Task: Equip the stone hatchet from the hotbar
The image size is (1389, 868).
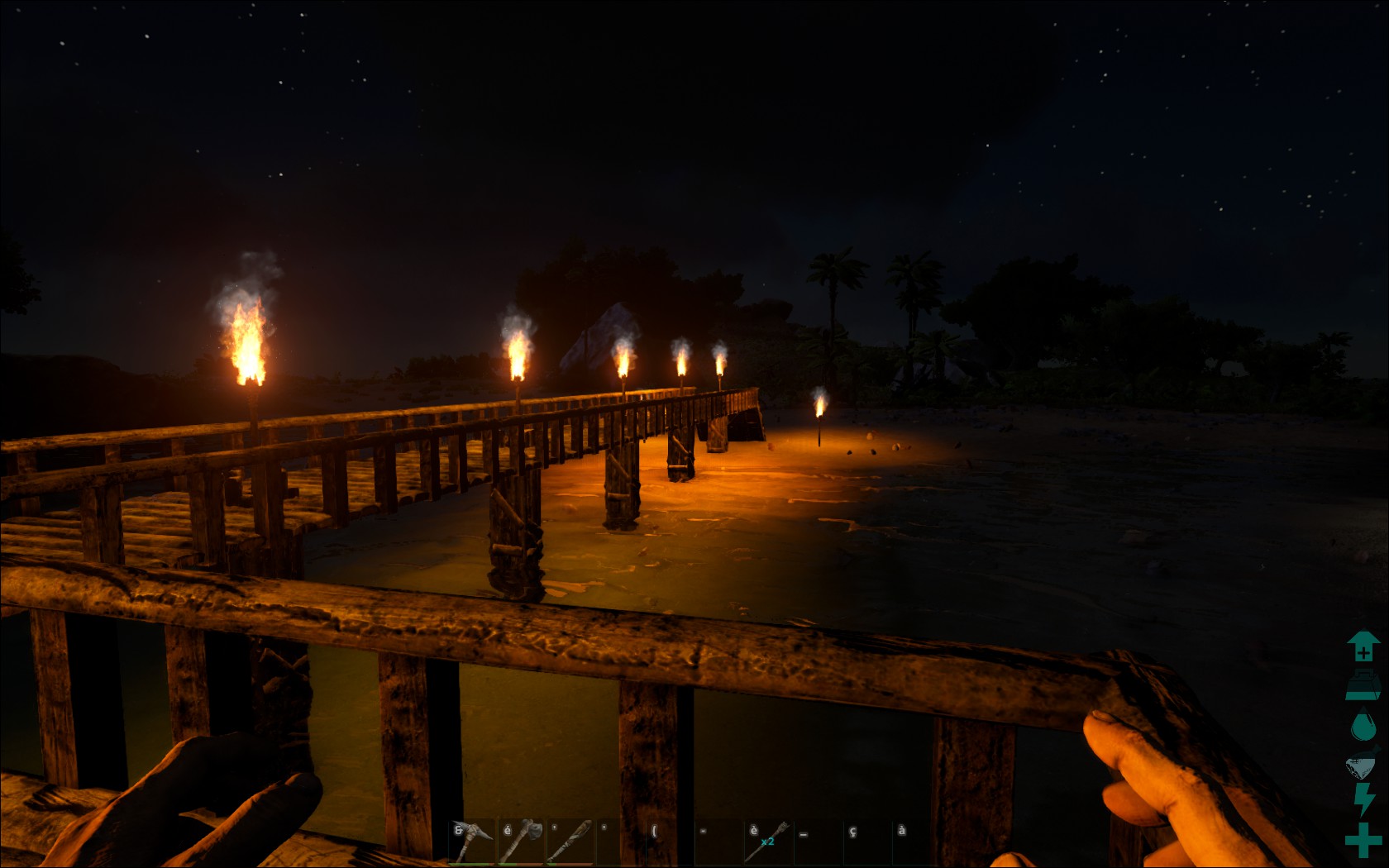Action: (522, 842)
